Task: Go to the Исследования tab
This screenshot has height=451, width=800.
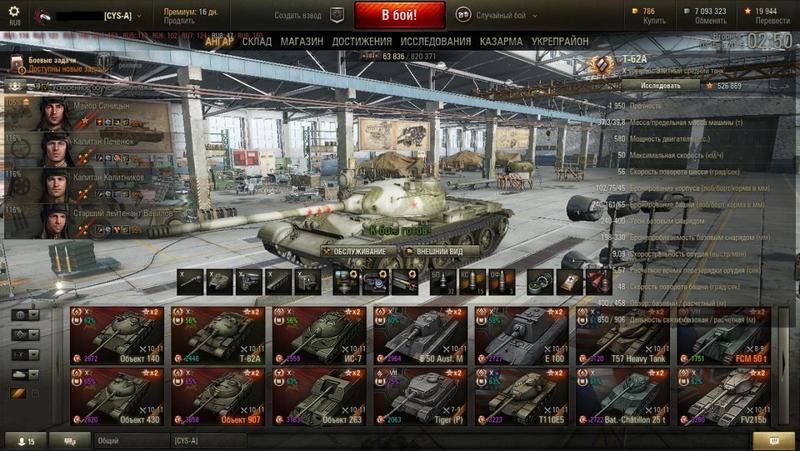Action: coord(436,41)
